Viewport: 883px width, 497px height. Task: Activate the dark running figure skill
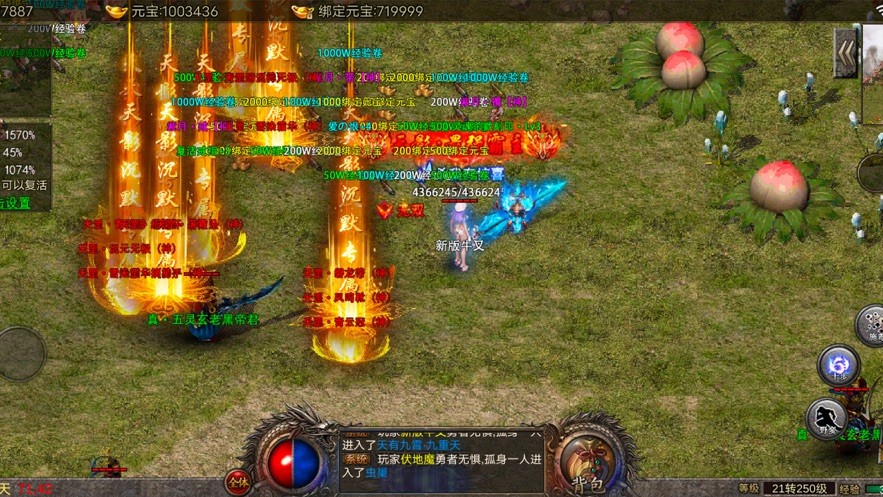828,418
